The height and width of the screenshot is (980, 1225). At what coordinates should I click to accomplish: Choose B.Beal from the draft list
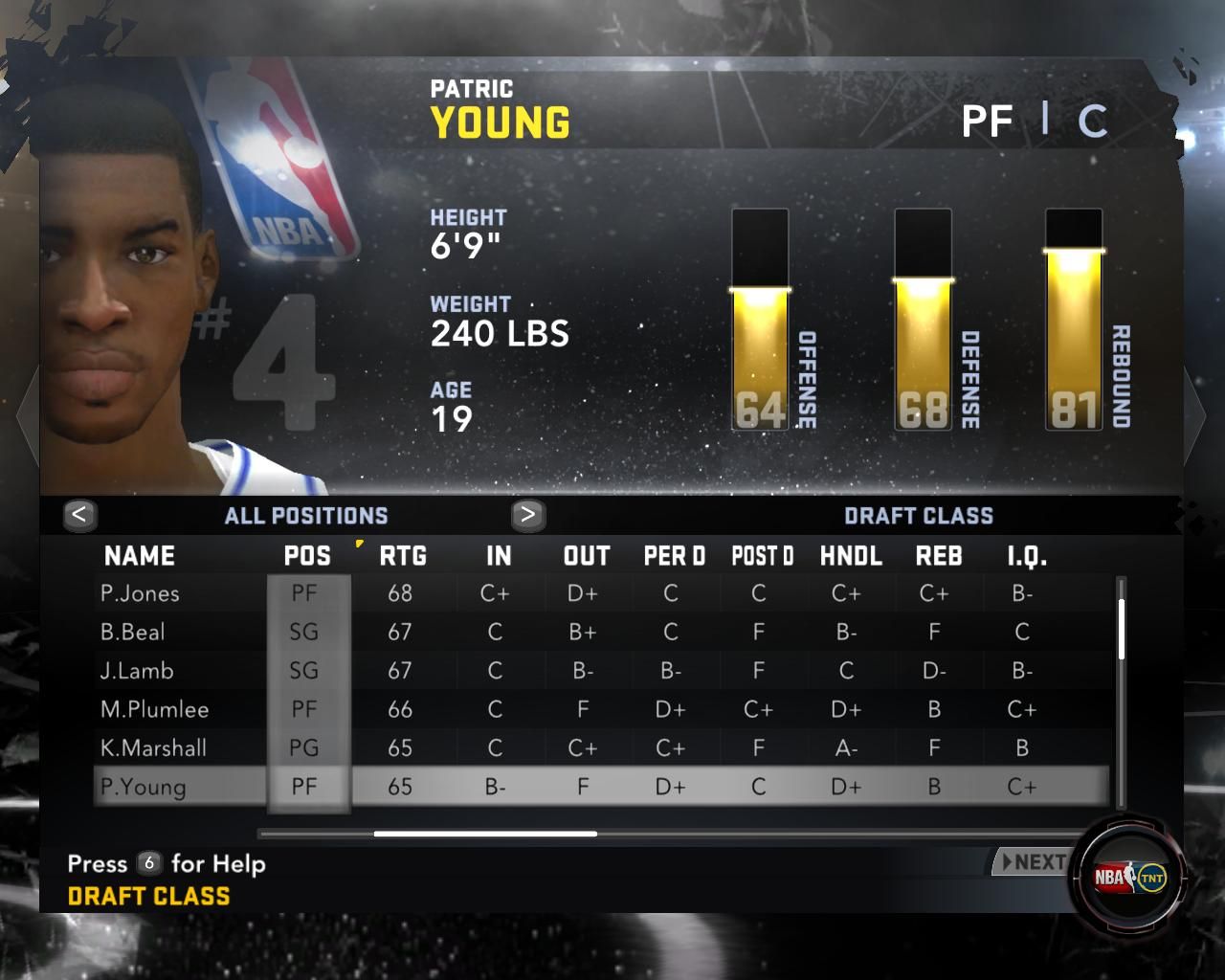(x=133, y=633)
